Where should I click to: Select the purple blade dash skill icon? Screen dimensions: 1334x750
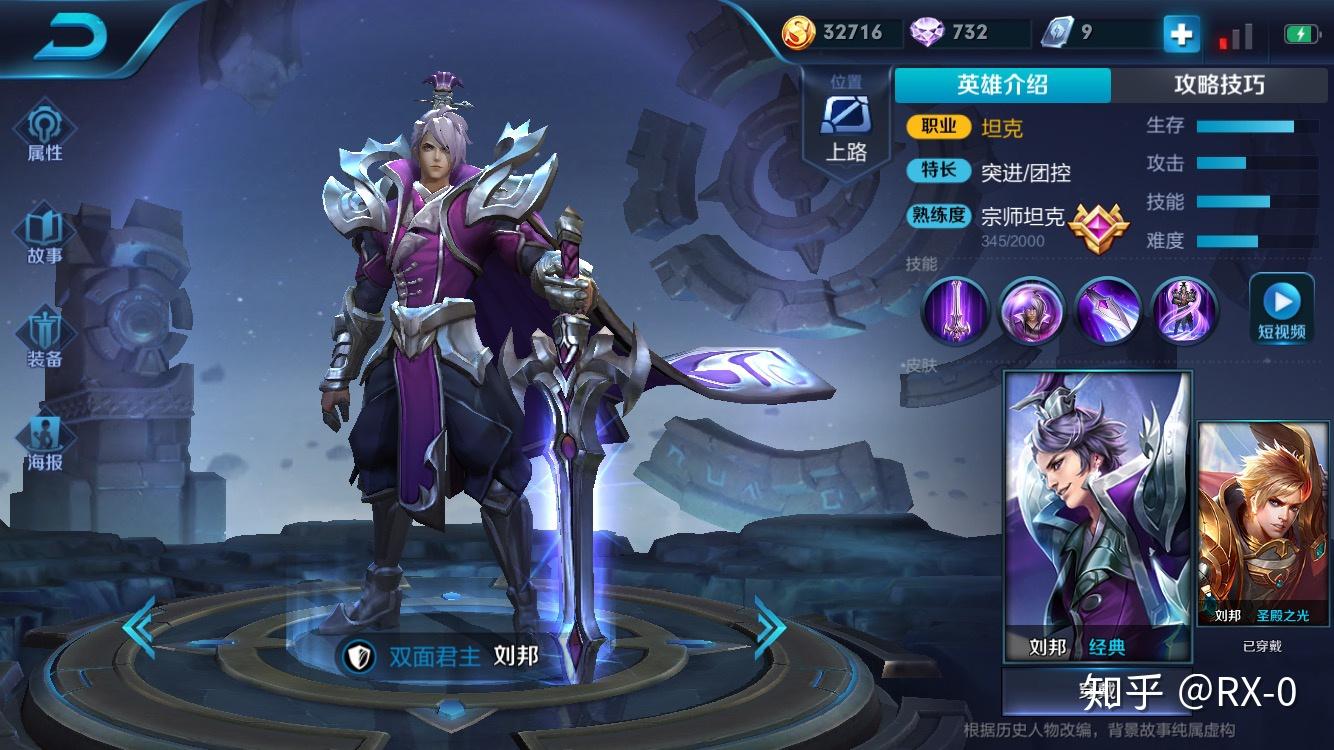[x=1108, y=310]
